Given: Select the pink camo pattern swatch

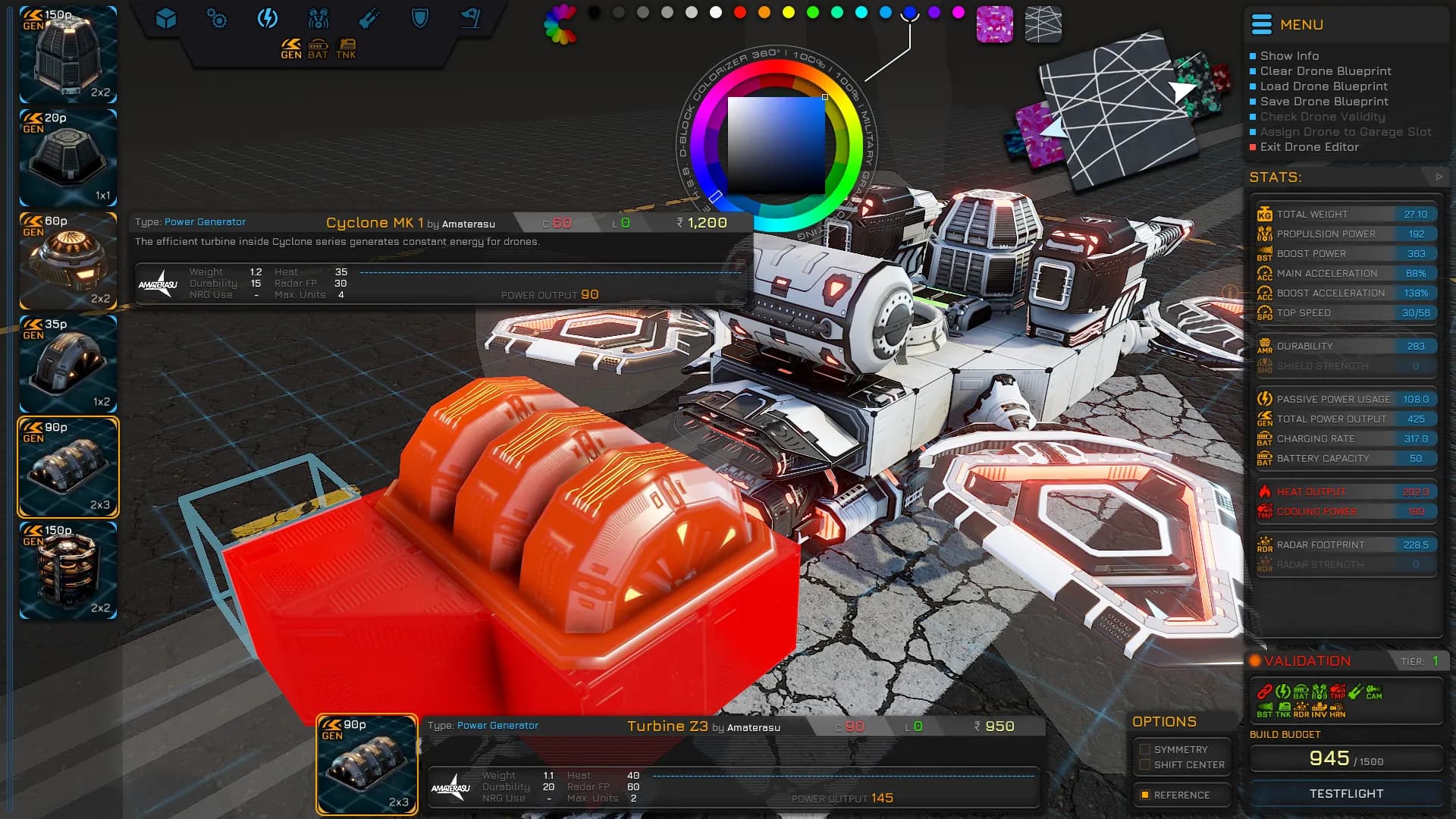Looking at the screenshot, I should click(x=994, y=24).
